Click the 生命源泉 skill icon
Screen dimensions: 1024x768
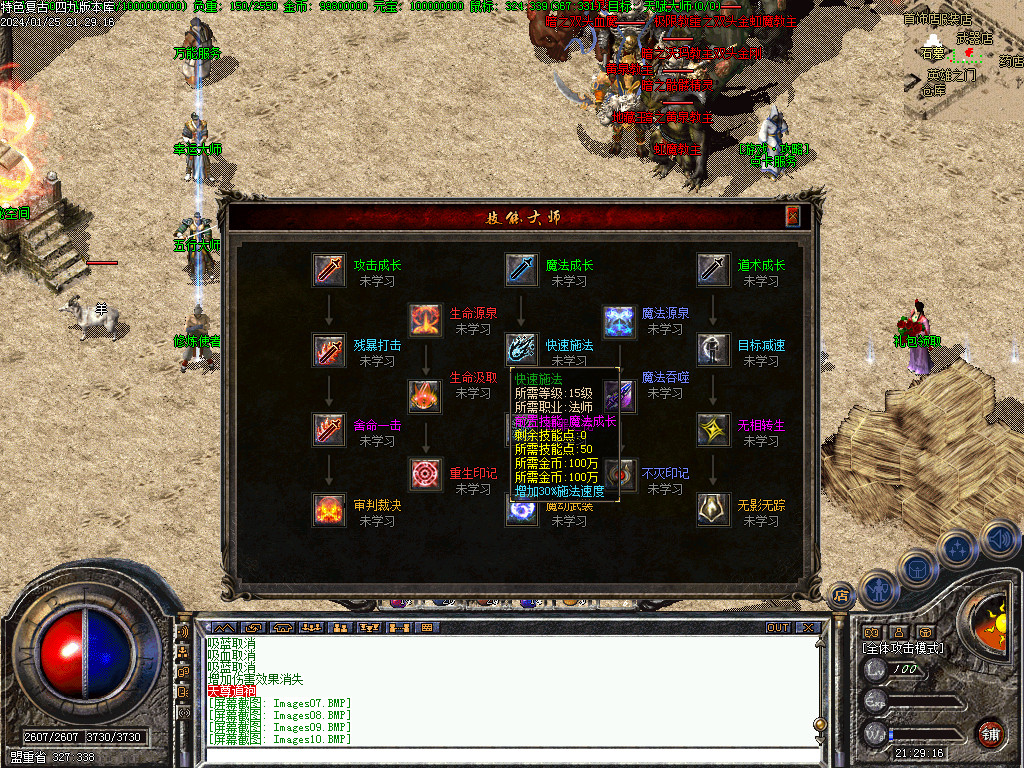(x=425, y=319)
